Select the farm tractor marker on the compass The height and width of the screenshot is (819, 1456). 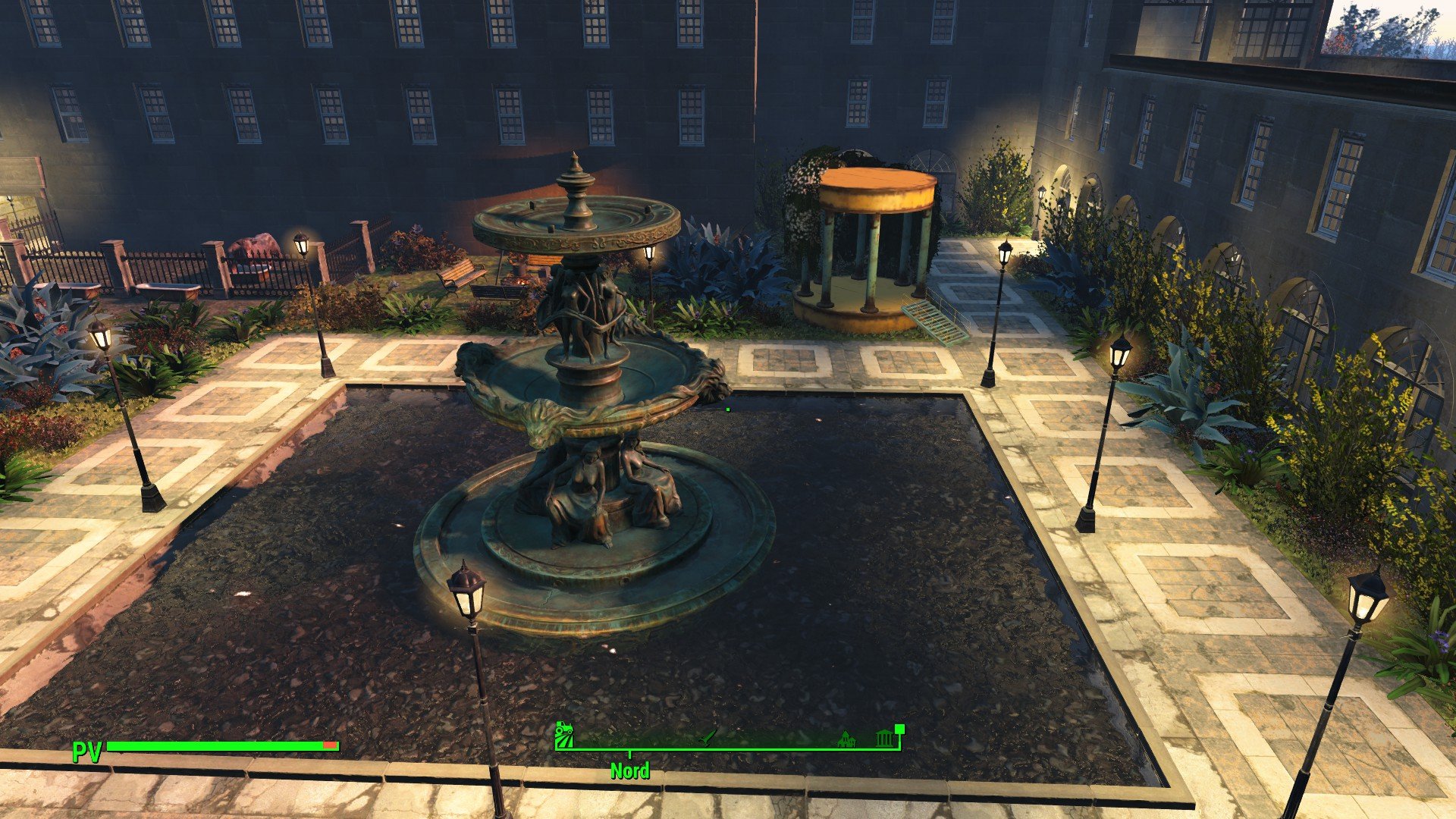[564, 736]
